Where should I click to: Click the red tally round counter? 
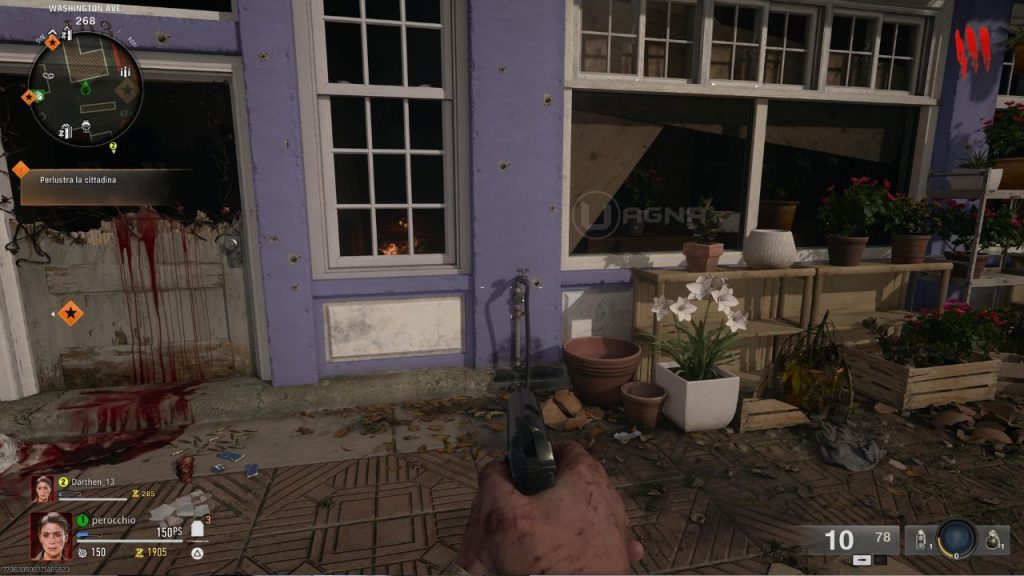pos(972,50)
